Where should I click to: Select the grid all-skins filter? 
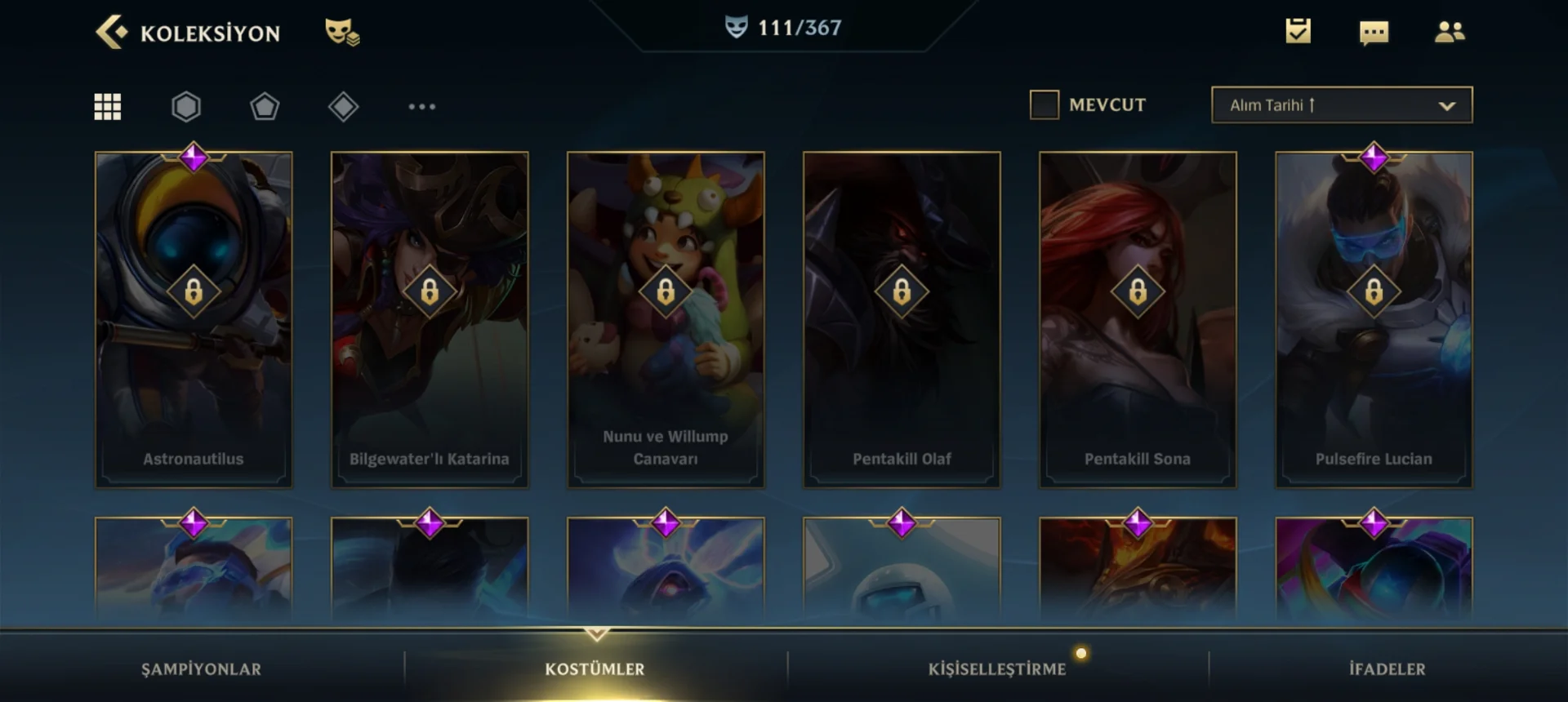tap(108, 106)
